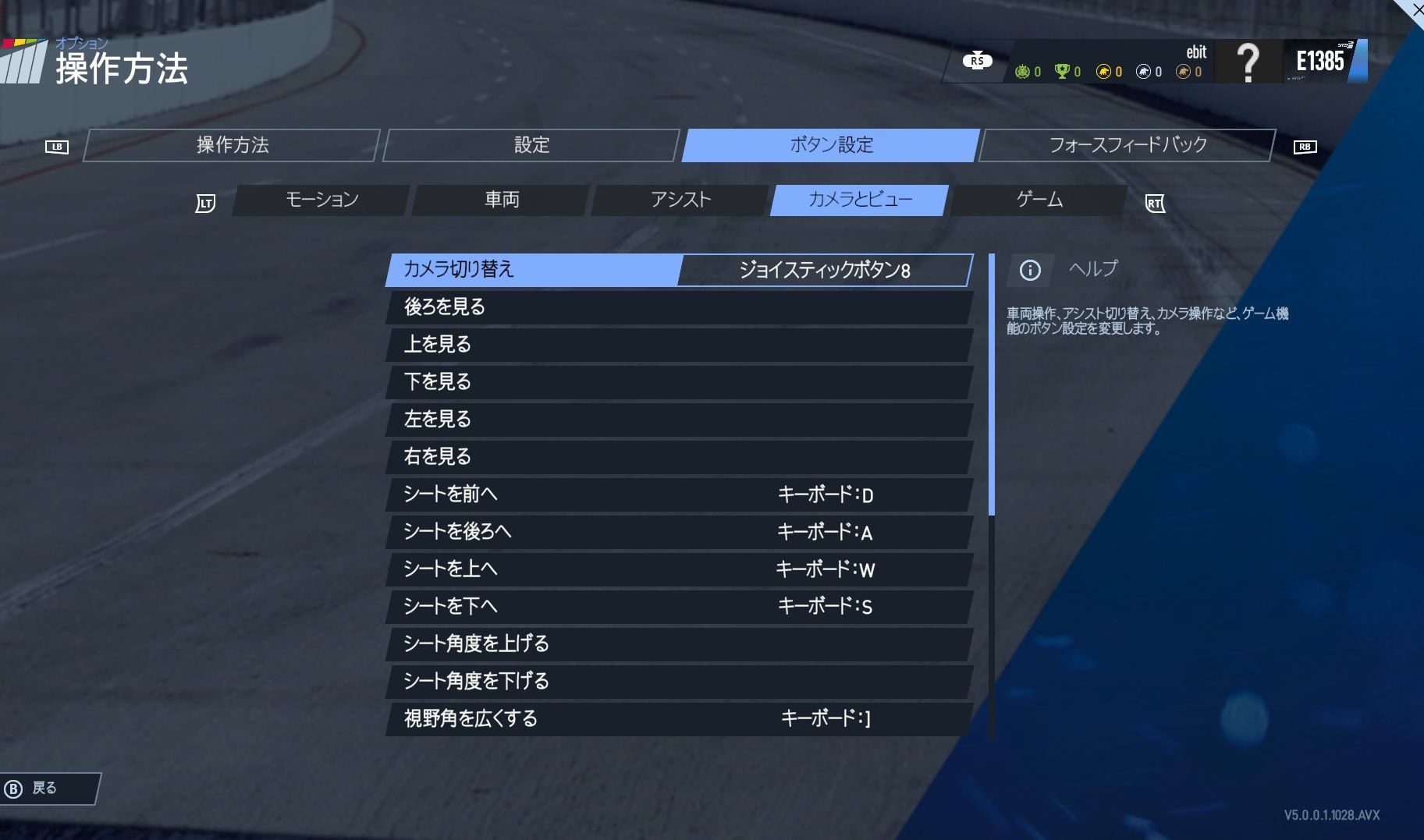Click the info icon beside ヘルプ
This screenshot has height=840, width=1424.
pyautogui.click(x=1031, y=270)
